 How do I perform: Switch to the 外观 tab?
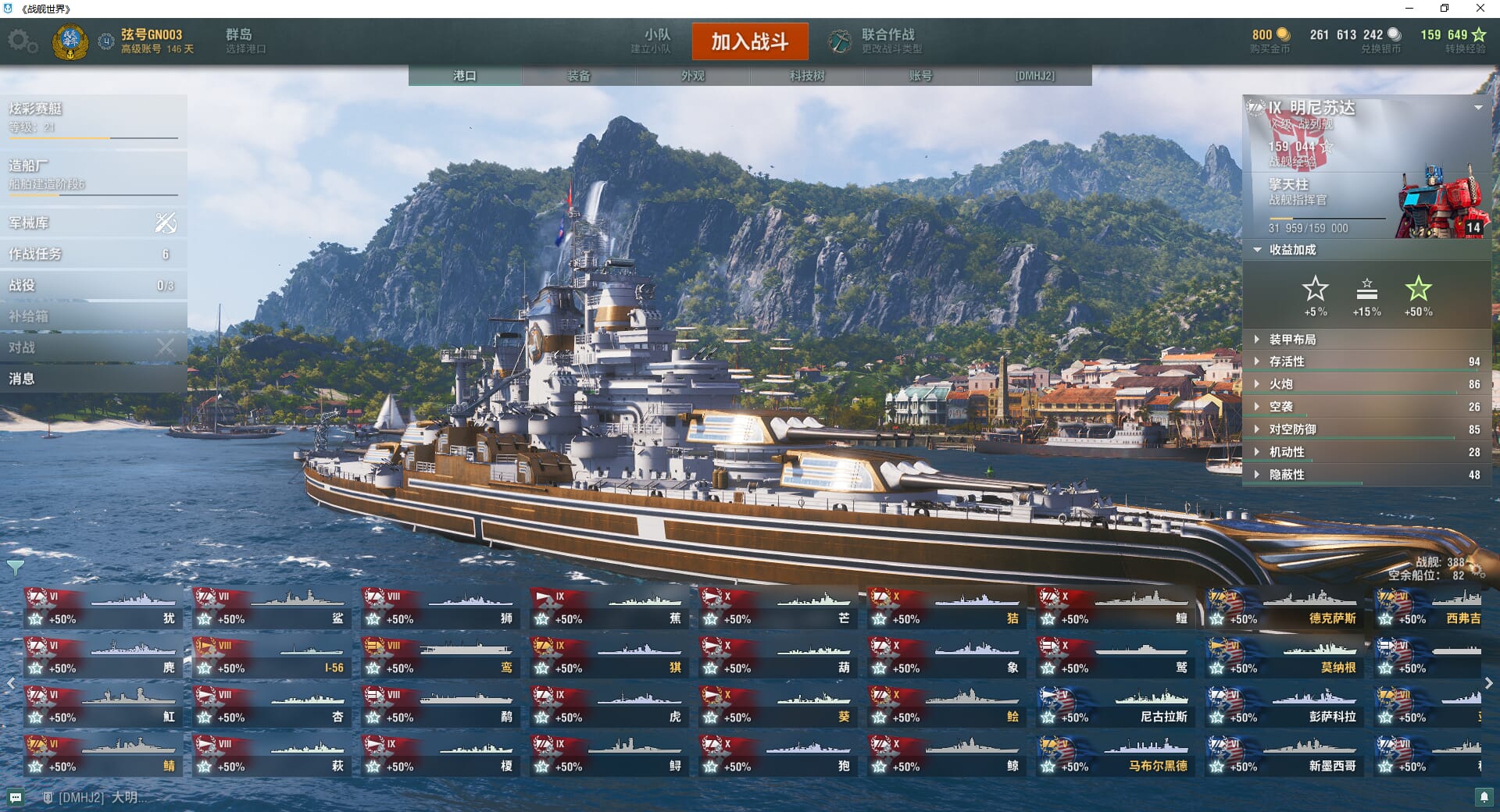[693, 76]
